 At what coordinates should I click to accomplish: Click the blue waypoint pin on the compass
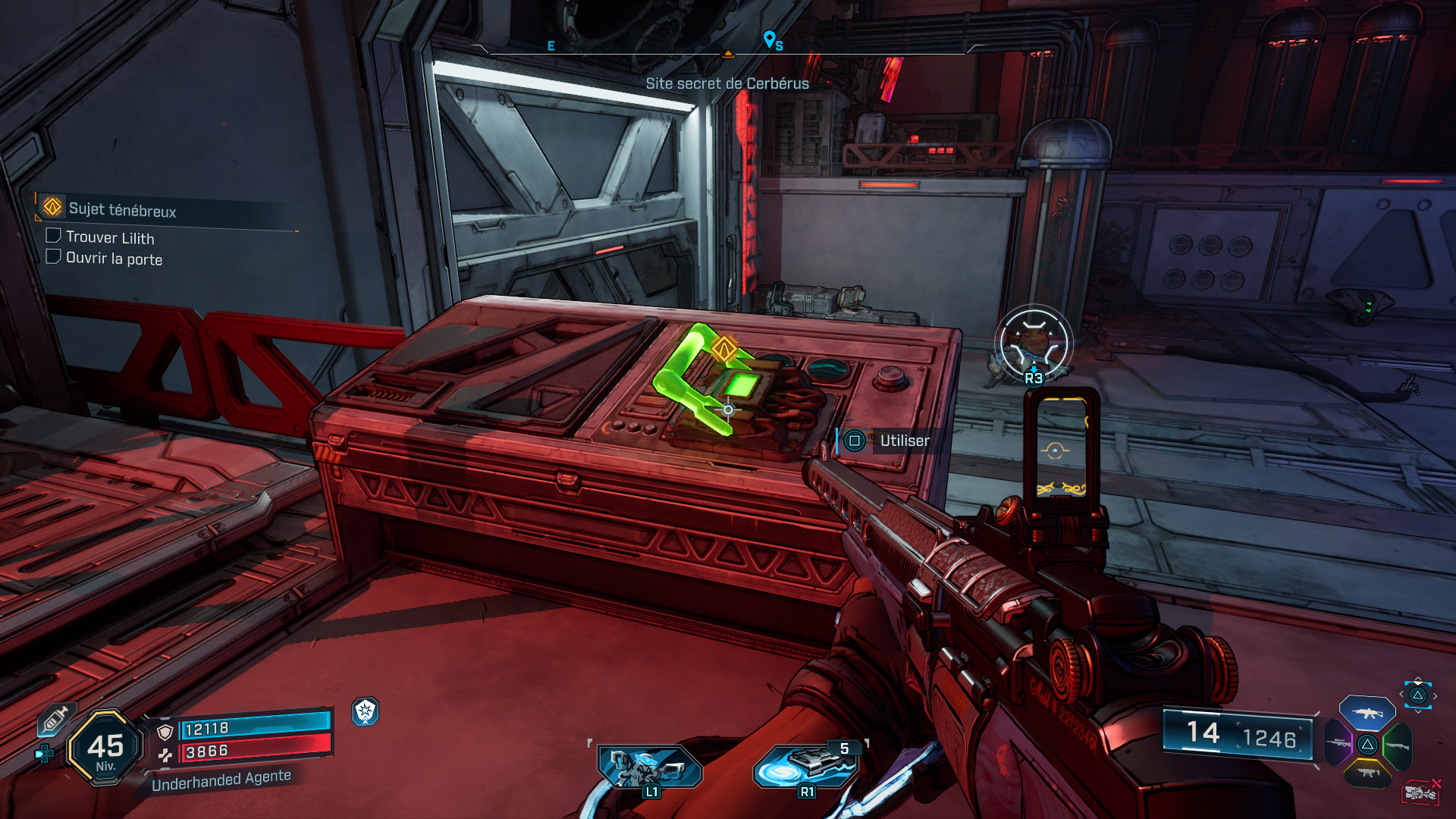tap(769, 38)
